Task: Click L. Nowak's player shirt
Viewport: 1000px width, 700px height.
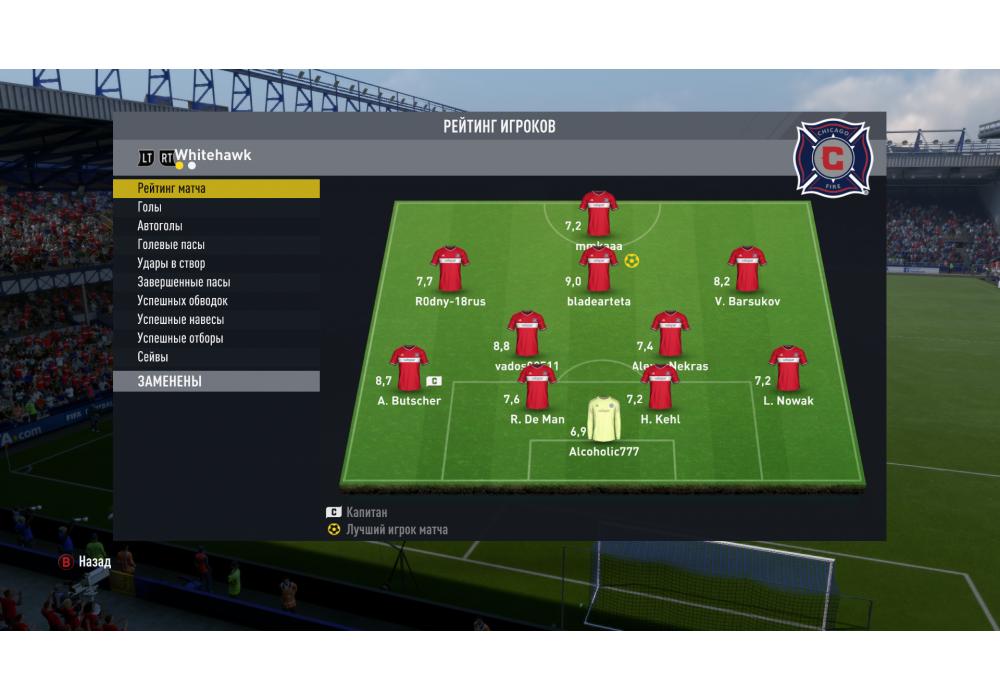Action: [788, 367]
